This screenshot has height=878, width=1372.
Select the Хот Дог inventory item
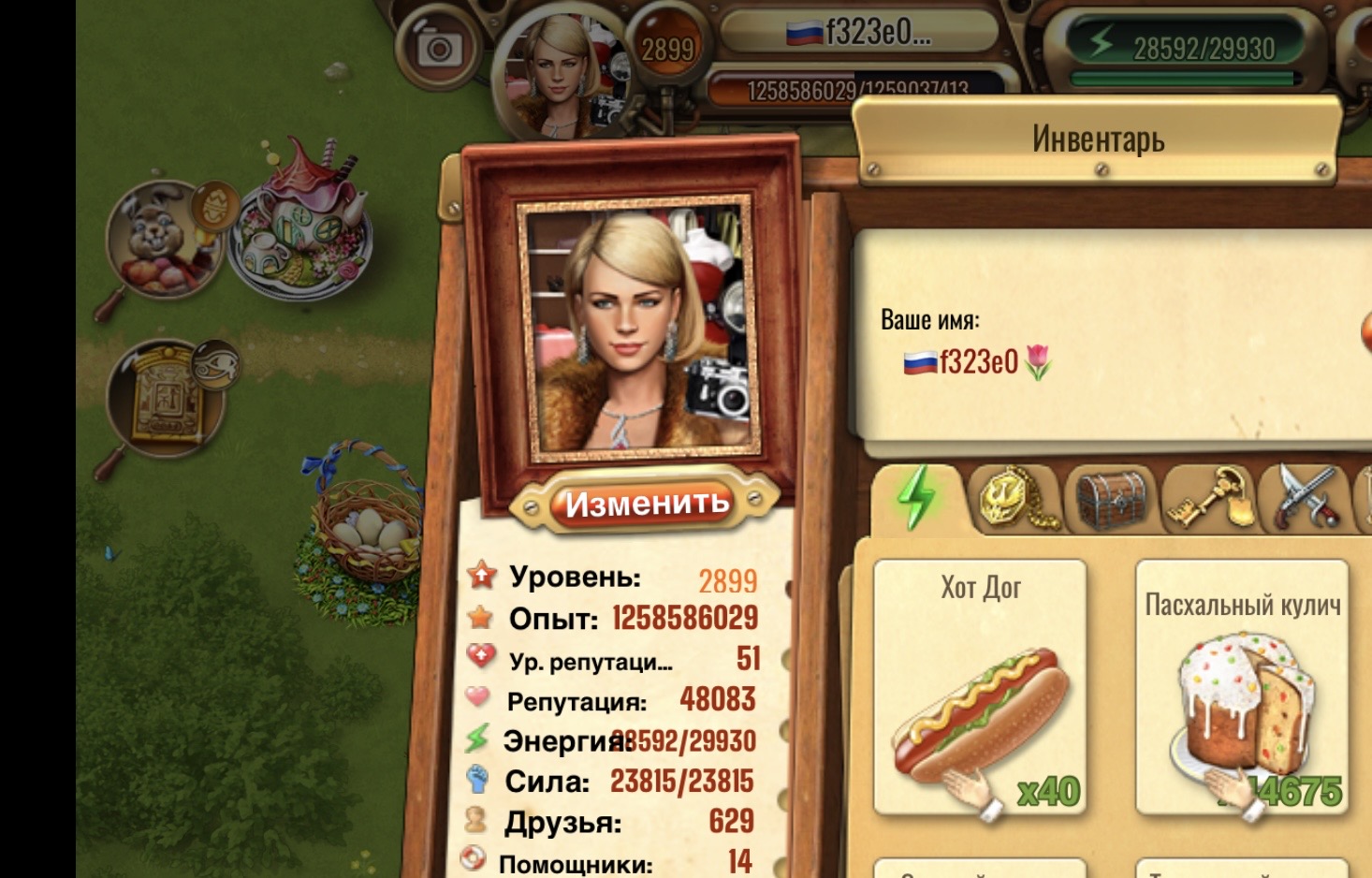tap(980, 688)
